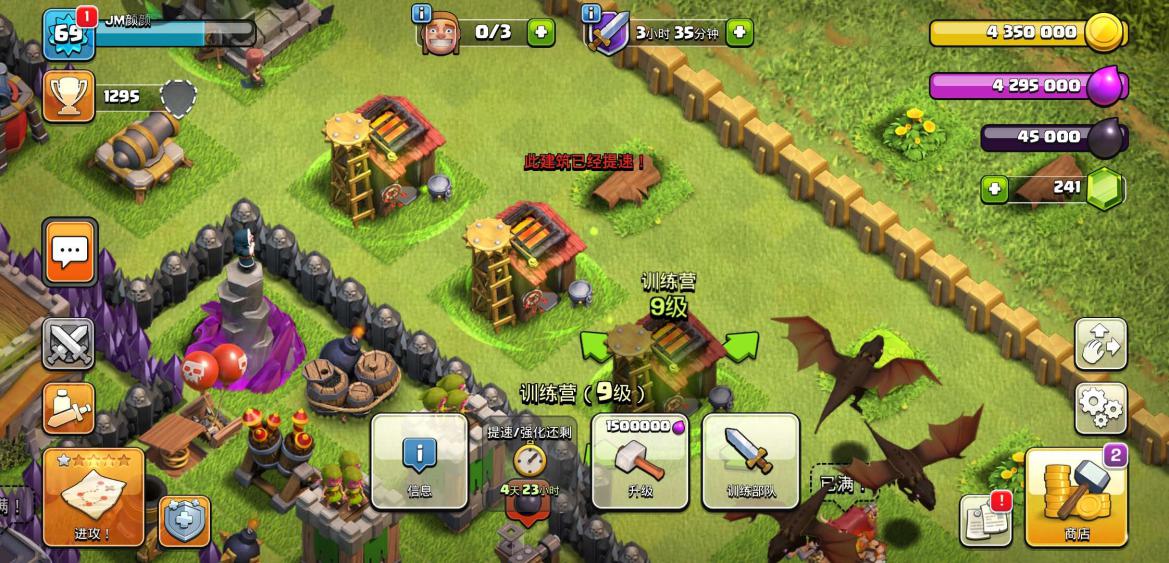The width and height of the screenshot is (1169, 563).
Task: Open 训练部队 train troops button
Action: (750, 461)
